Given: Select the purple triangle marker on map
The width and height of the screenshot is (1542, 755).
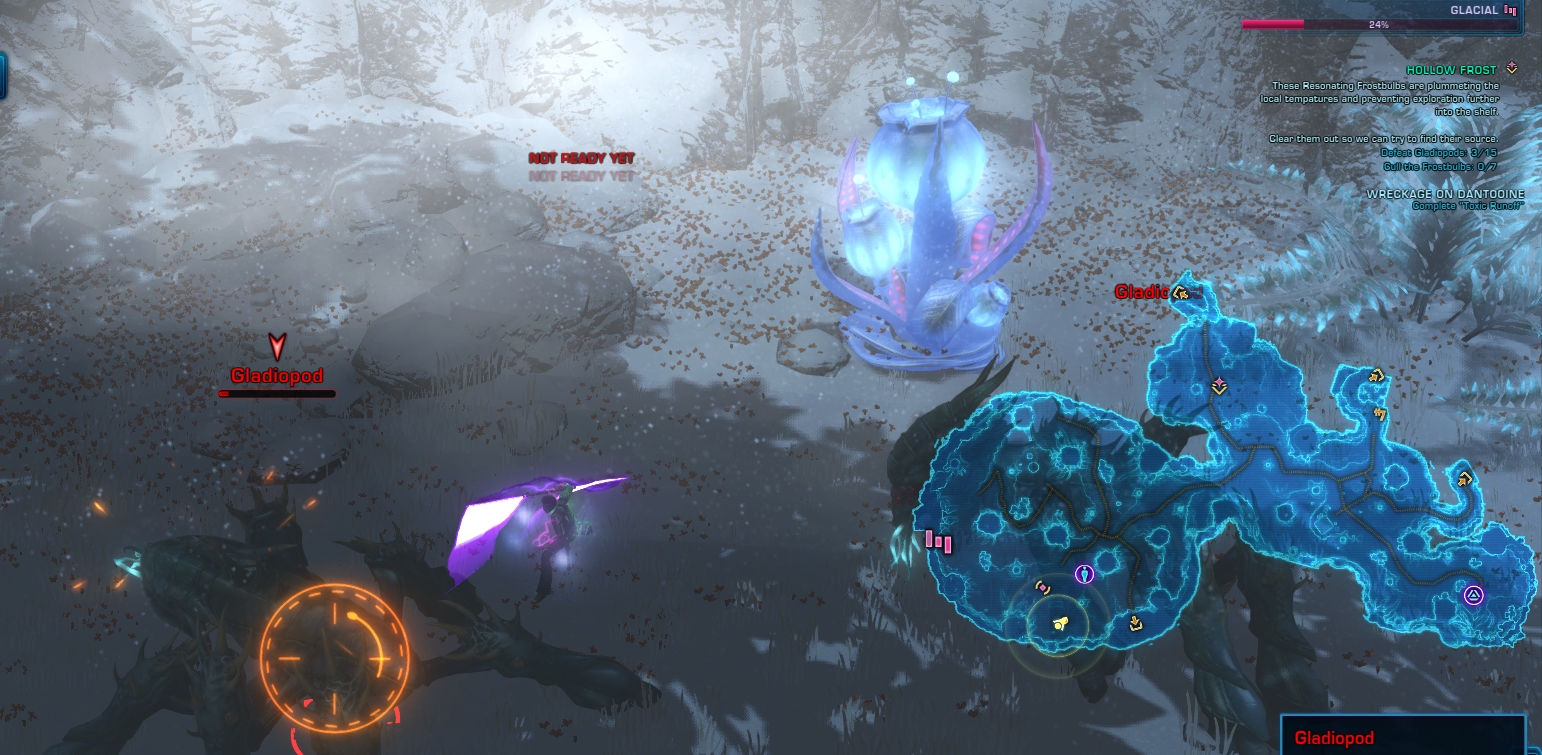Looking at the screenshot, I should coord(1472,596).
